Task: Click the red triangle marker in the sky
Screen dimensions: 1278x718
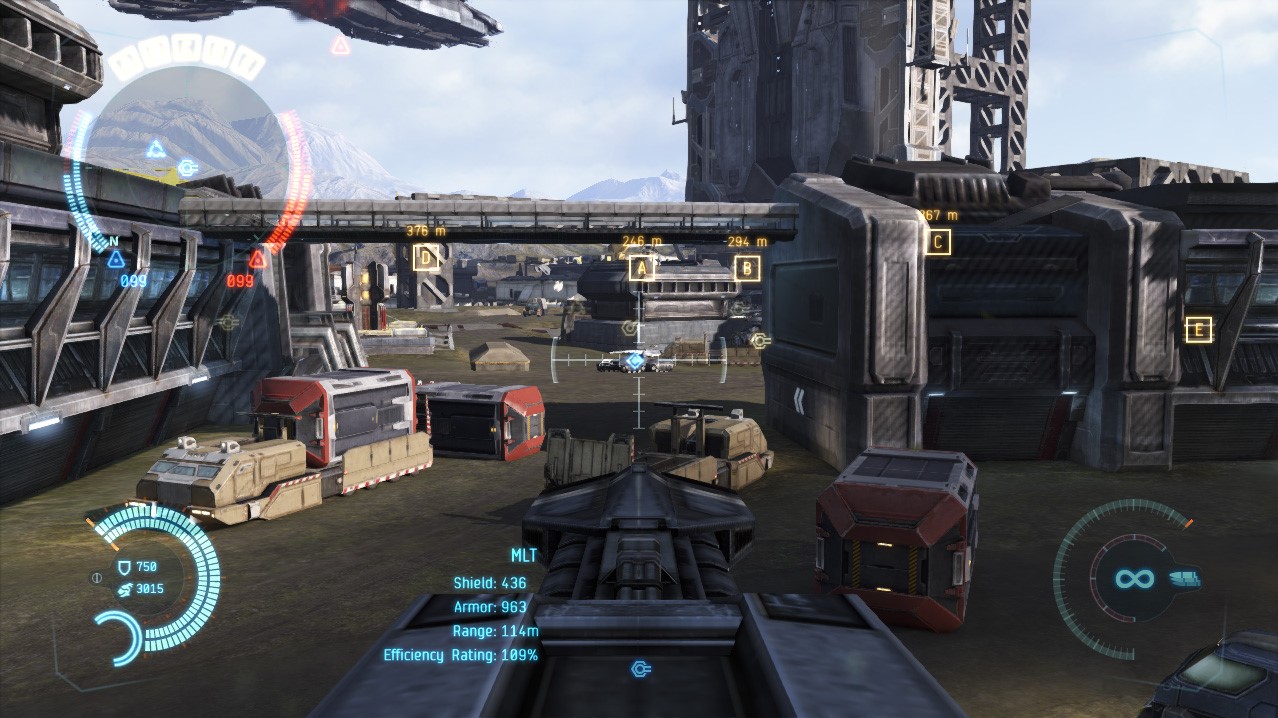Action: click(341, 46)
